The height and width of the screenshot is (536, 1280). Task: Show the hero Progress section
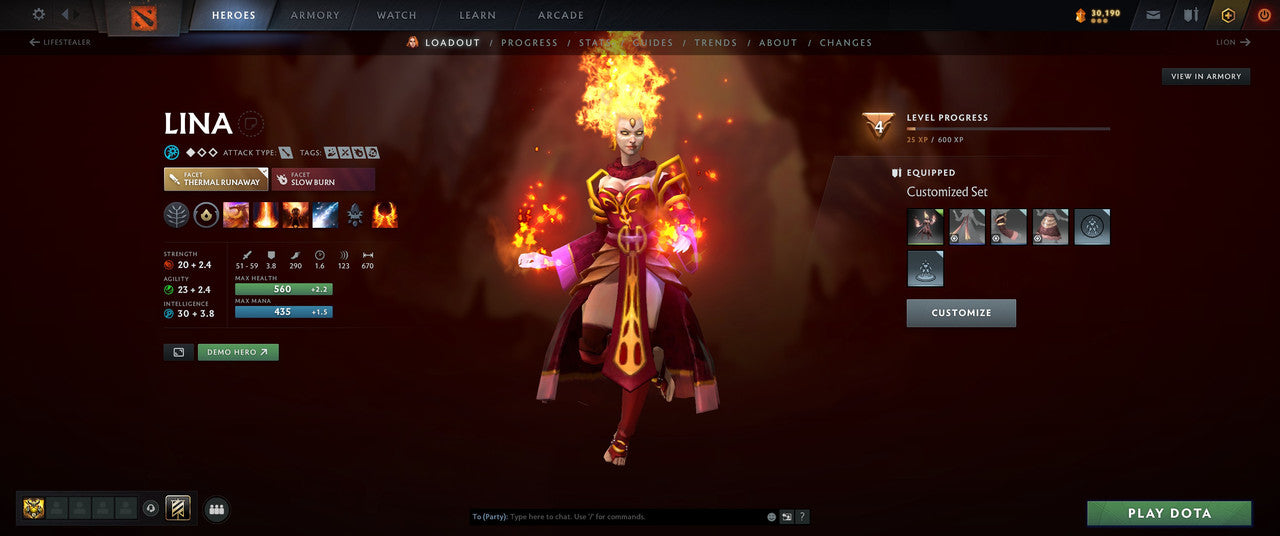(x=529, y=43)
